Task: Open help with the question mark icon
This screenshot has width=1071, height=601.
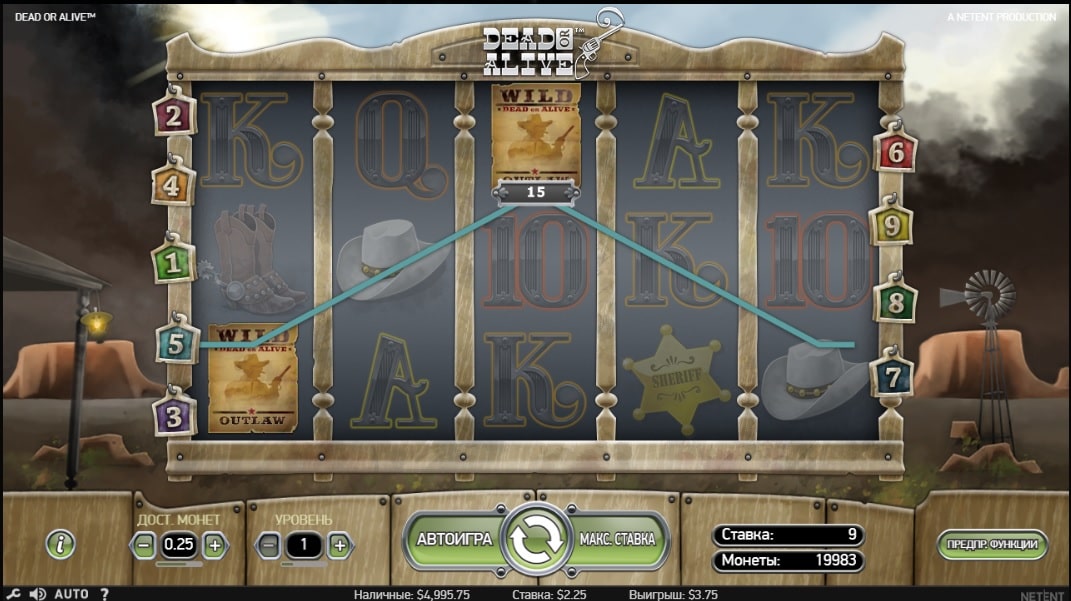Action: (103, 594)
